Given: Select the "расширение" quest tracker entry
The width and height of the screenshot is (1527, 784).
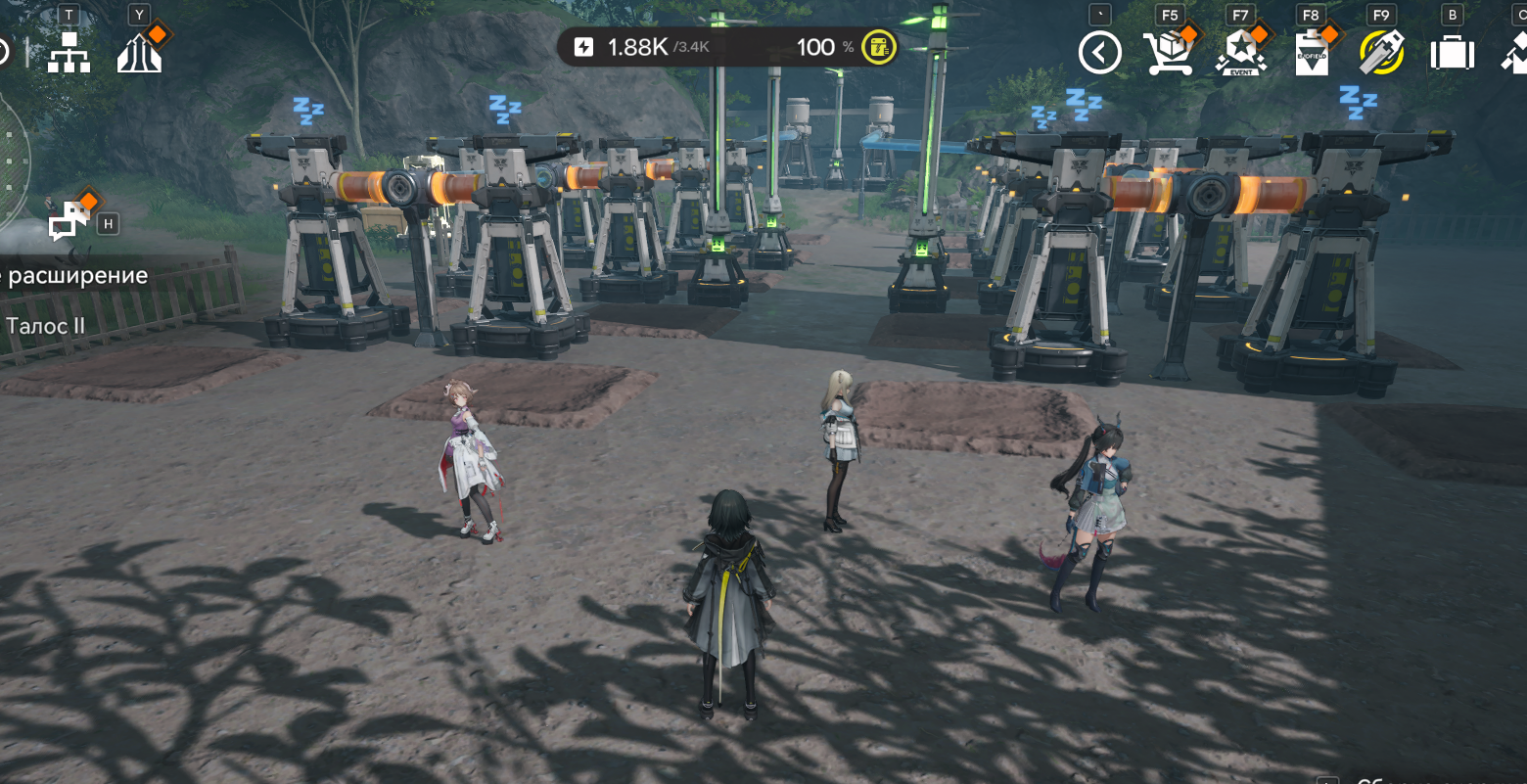Looking at the screenshot, I should (x=74, y=276).
